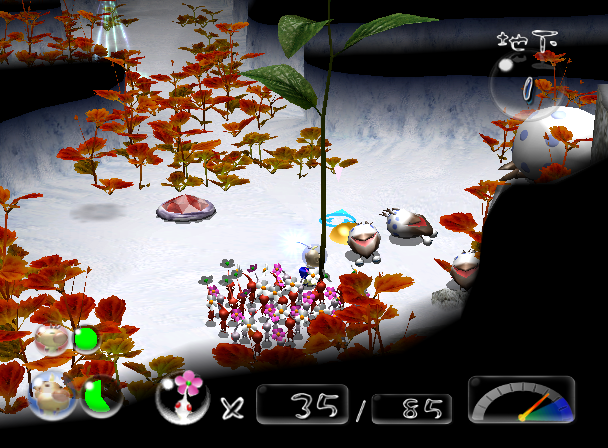Screen dimensions: 608x448
Task: Click the treasure gauge radar dial
Action: coord(521,400)
